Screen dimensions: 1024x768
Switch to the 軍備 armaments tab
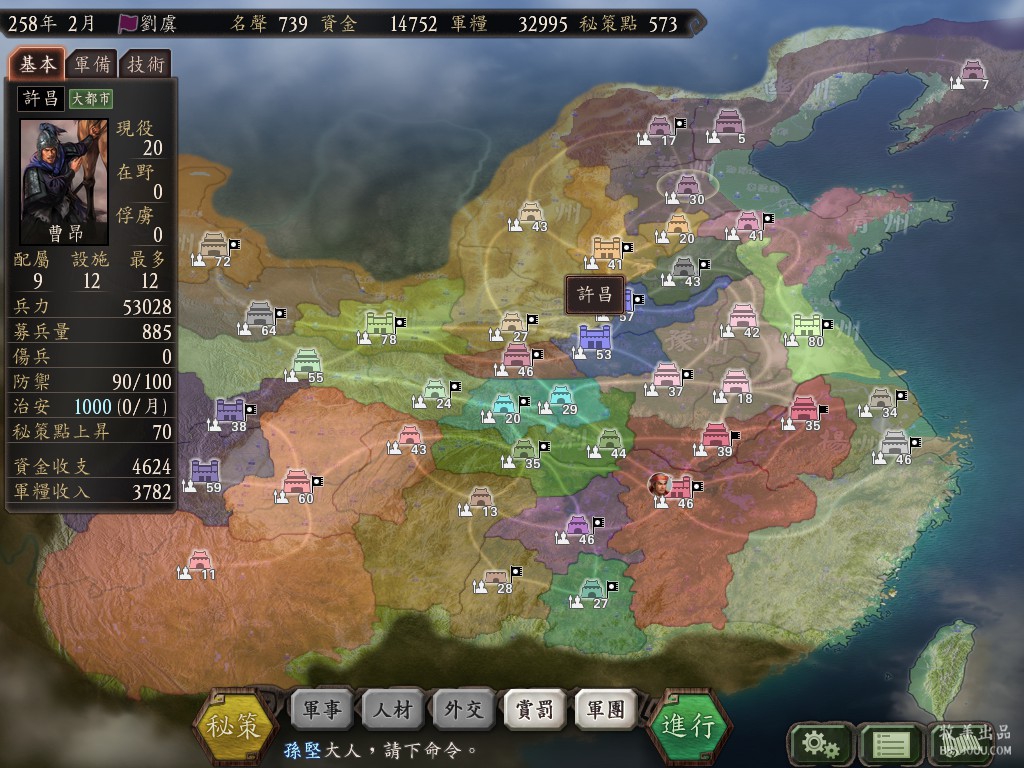coord(93,65)
